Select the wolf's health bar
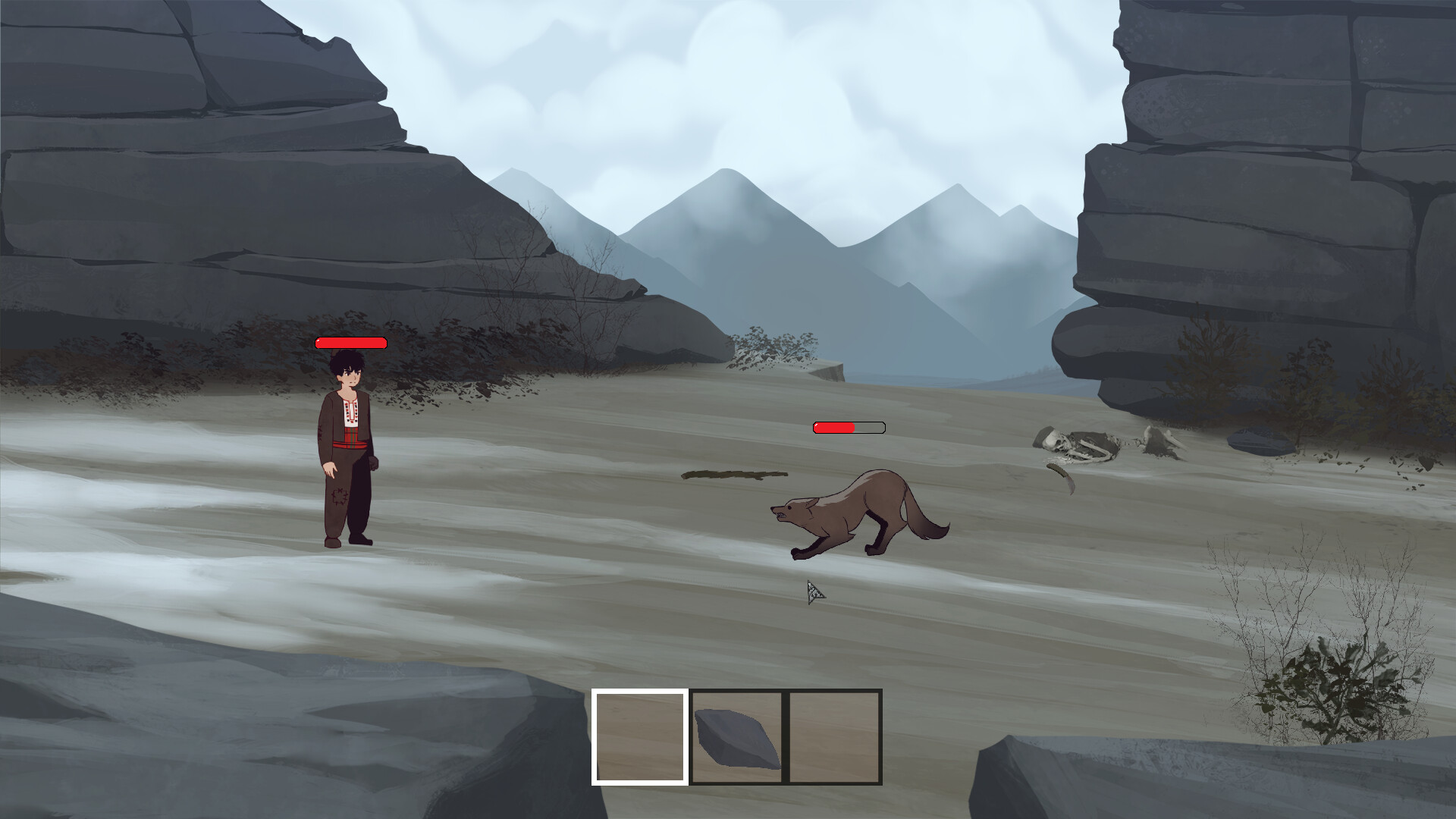 (849, 427)
